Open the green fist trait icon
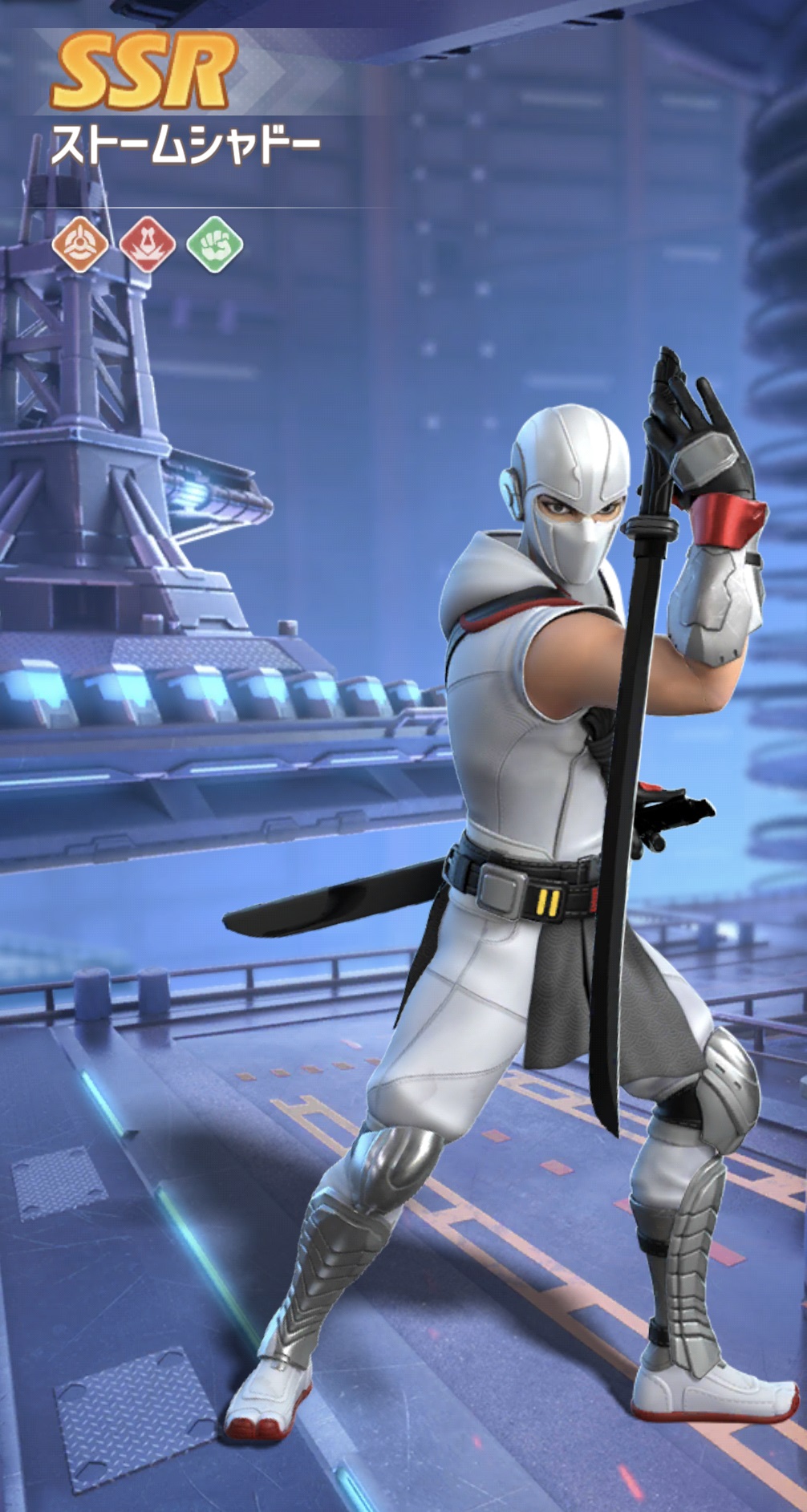This screenshot has height=1512, width=807. (x=214, y=244)
